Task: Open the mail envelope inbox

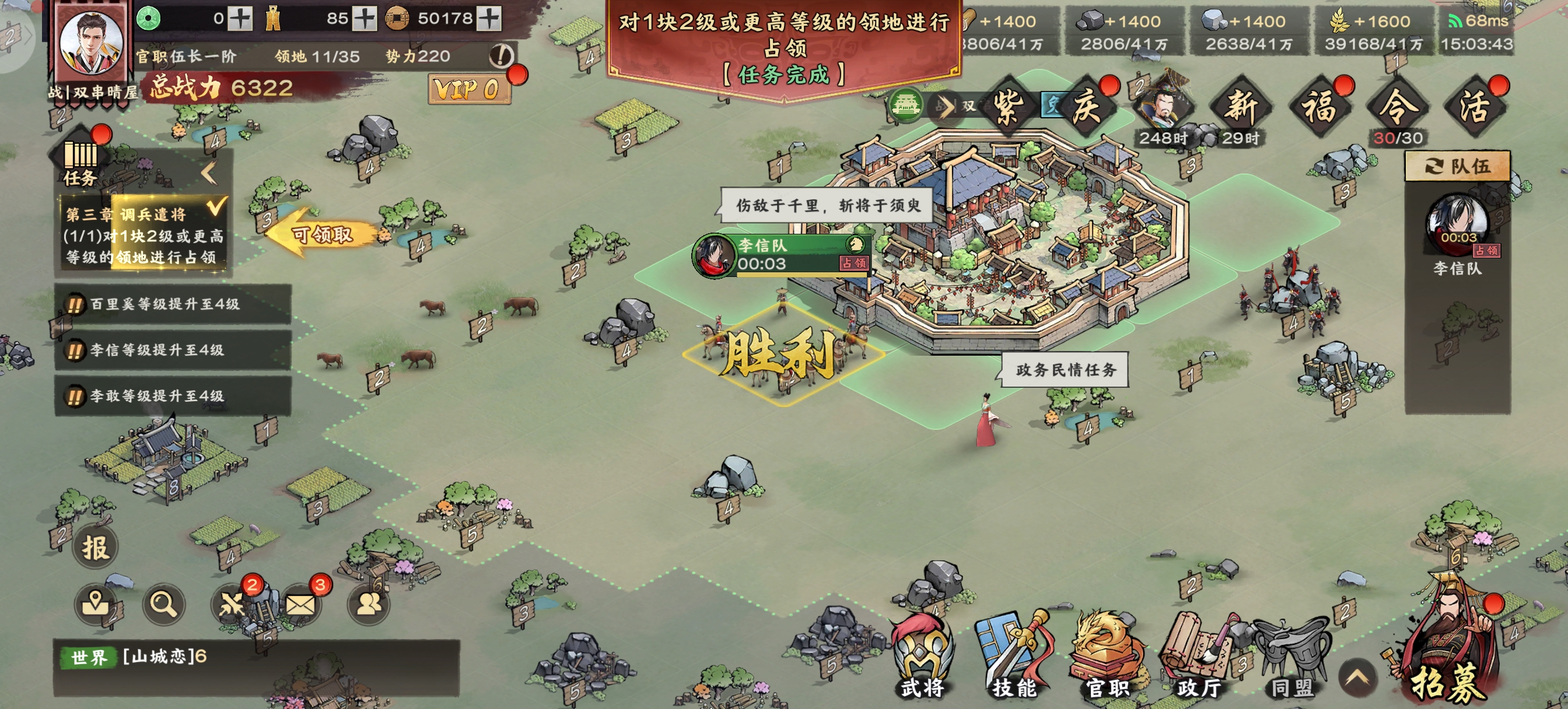Action: (300, 603)
